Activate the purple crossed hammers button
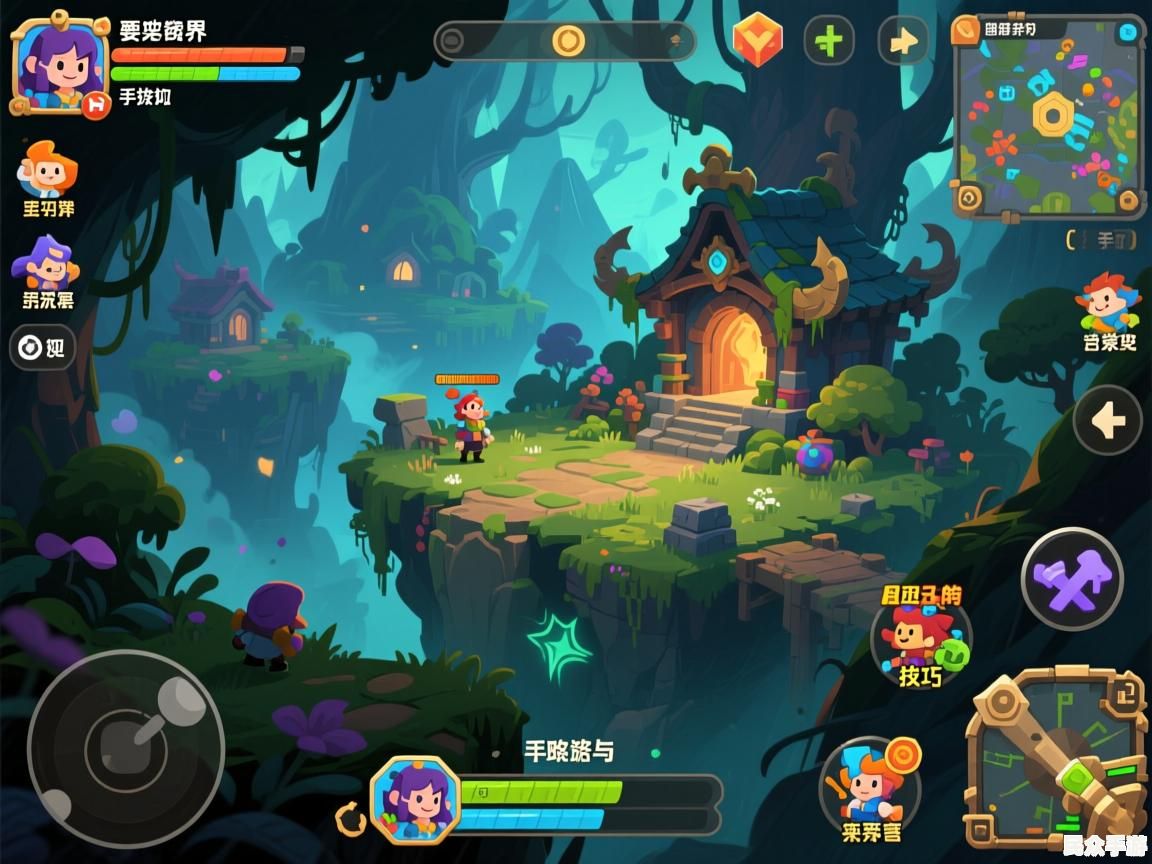1152x864 pixels. 1072,579
